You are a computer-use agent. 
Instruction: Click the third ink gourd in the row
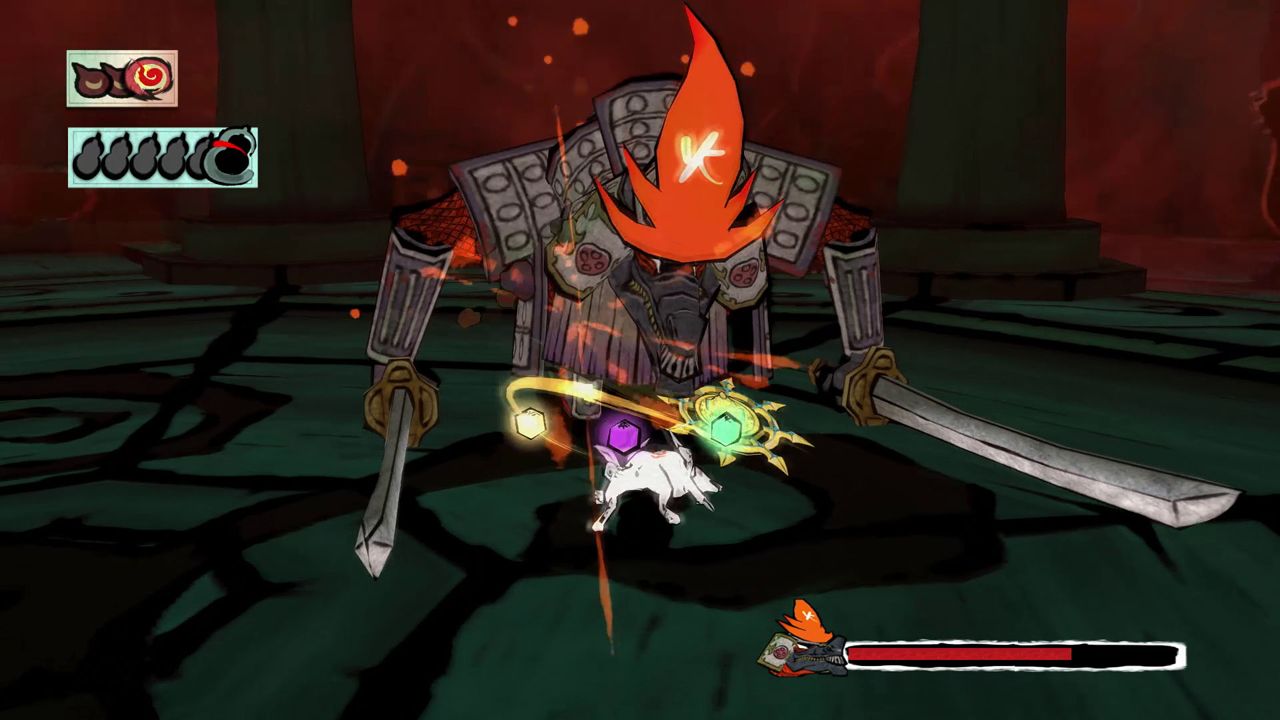pyautogui.click(x=147, y=153)
